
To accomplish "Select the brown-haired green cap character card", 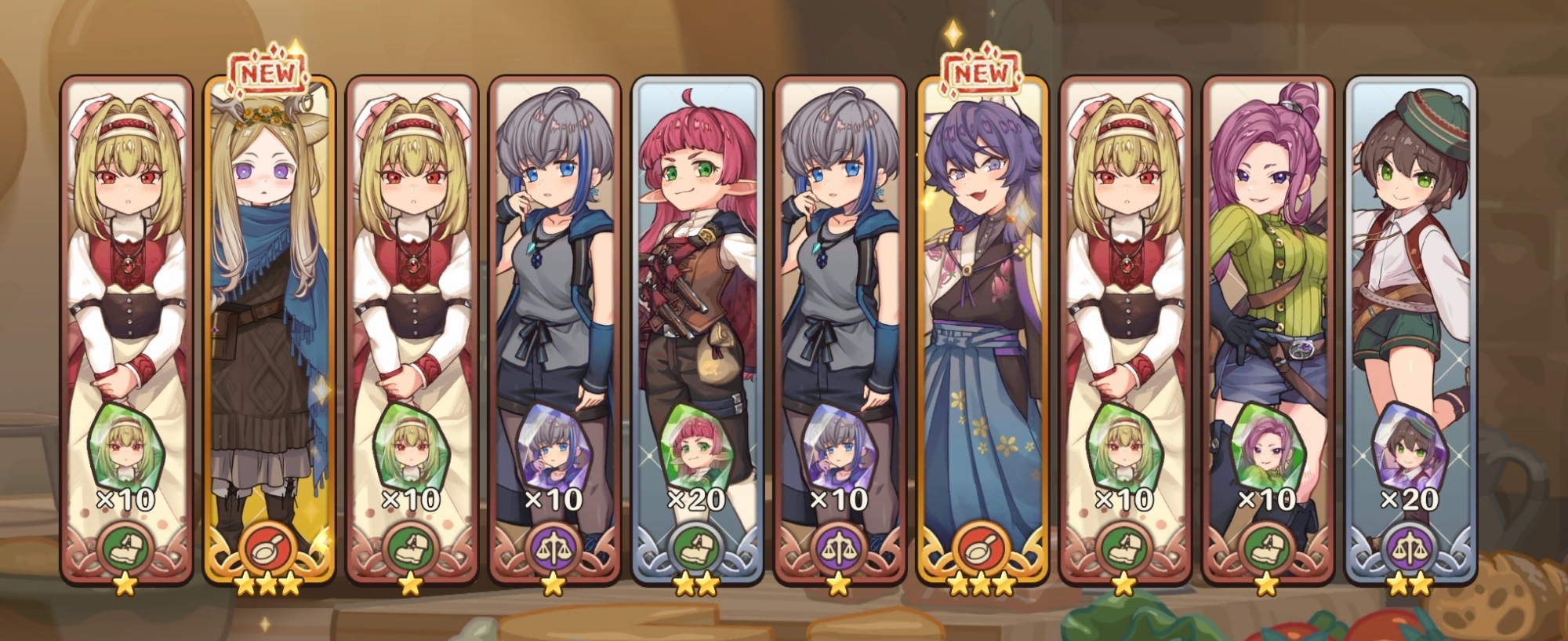I will click(x=1410, y=330).
